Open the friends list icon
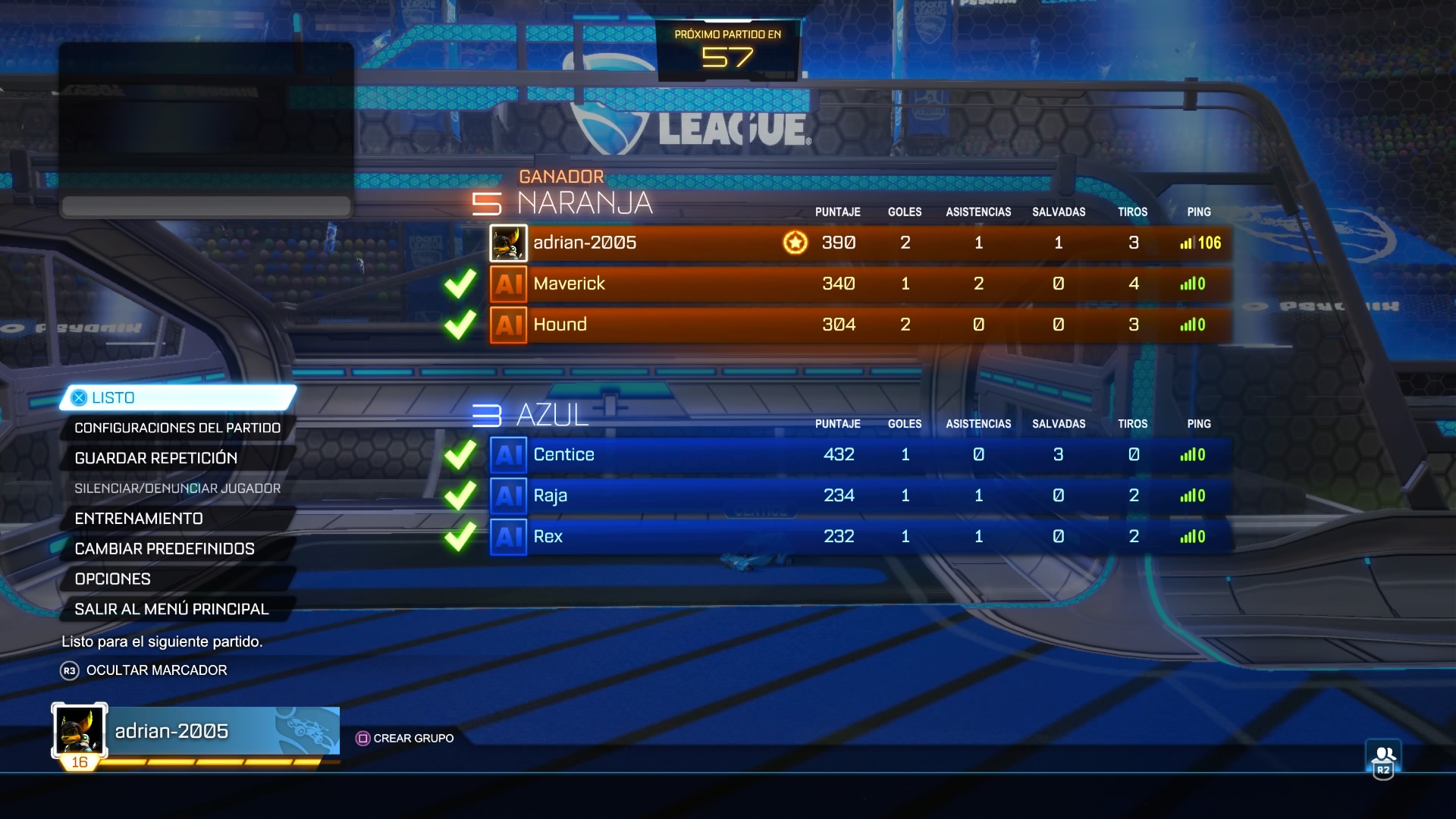 pos(1383,759)
